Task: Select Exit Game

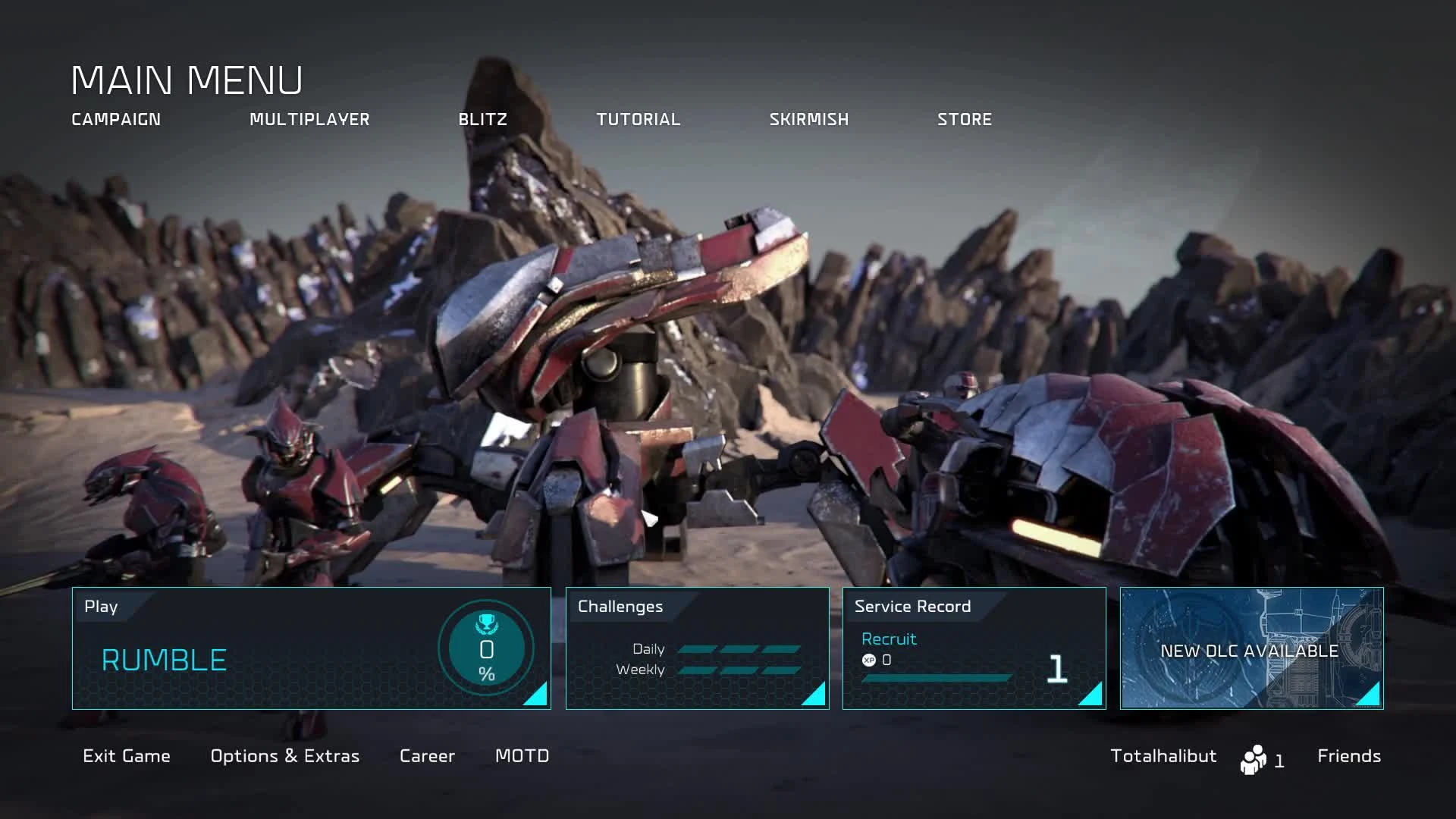Action: [126, 756]
